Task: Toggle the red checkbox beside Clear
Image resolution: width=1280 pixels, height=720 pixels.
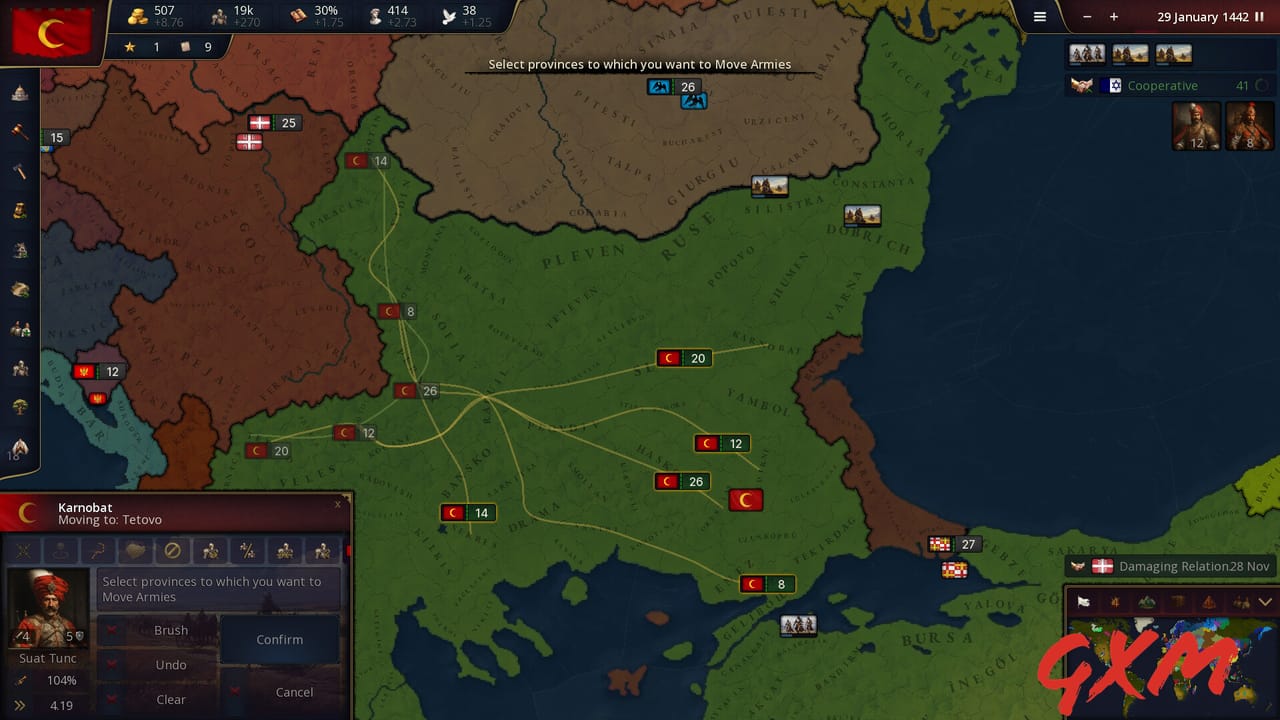Action: point(111,700)
